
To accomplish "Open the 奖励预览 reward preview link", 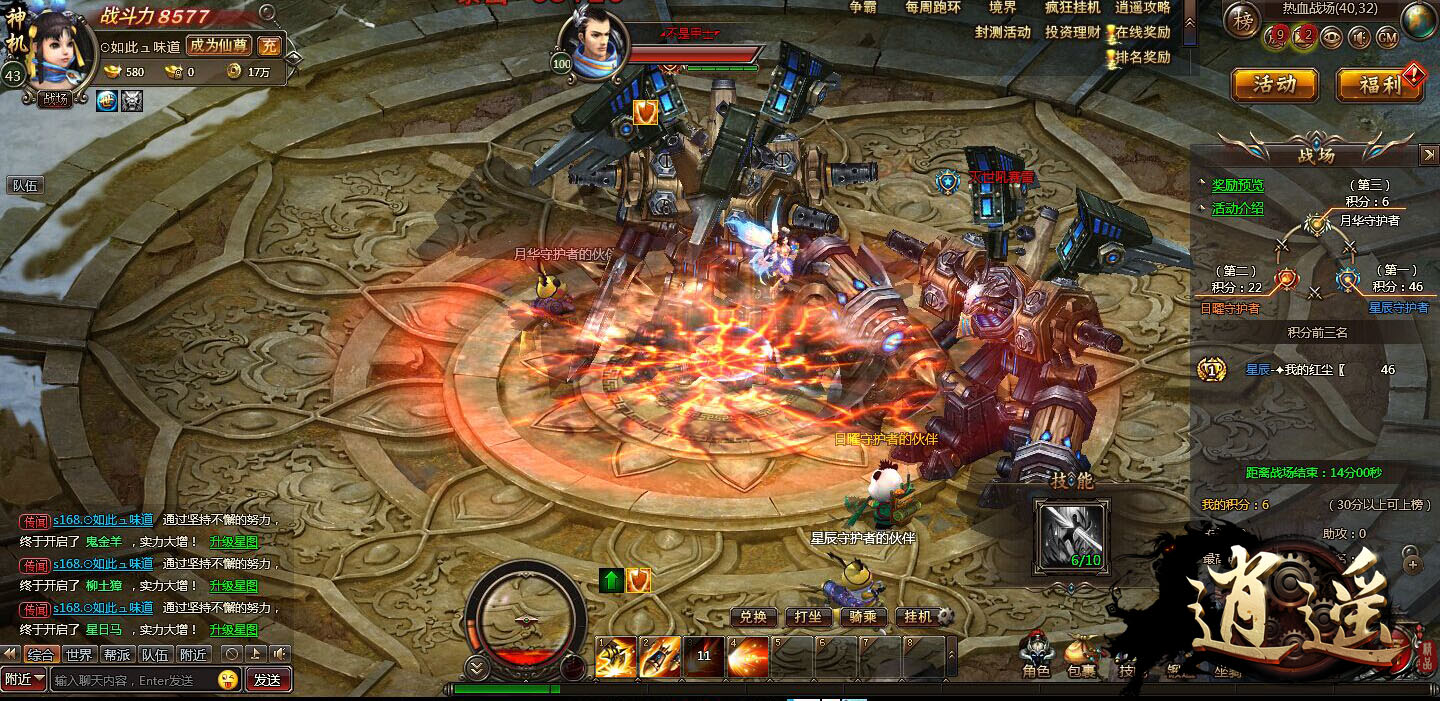I will coord(1237,185).
